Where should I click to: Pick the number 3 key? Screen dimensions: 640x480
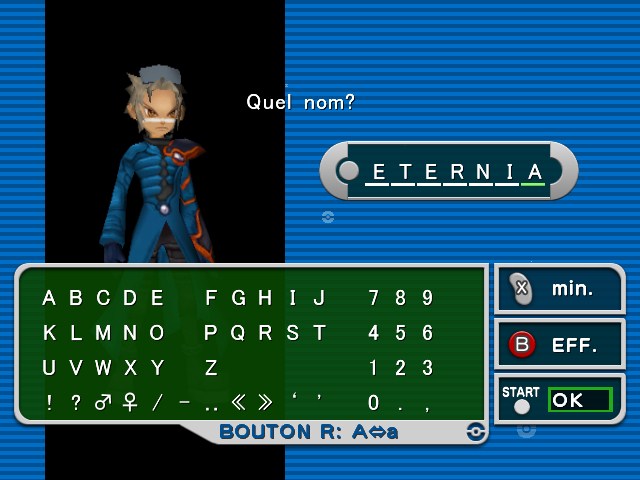[428, 368]
